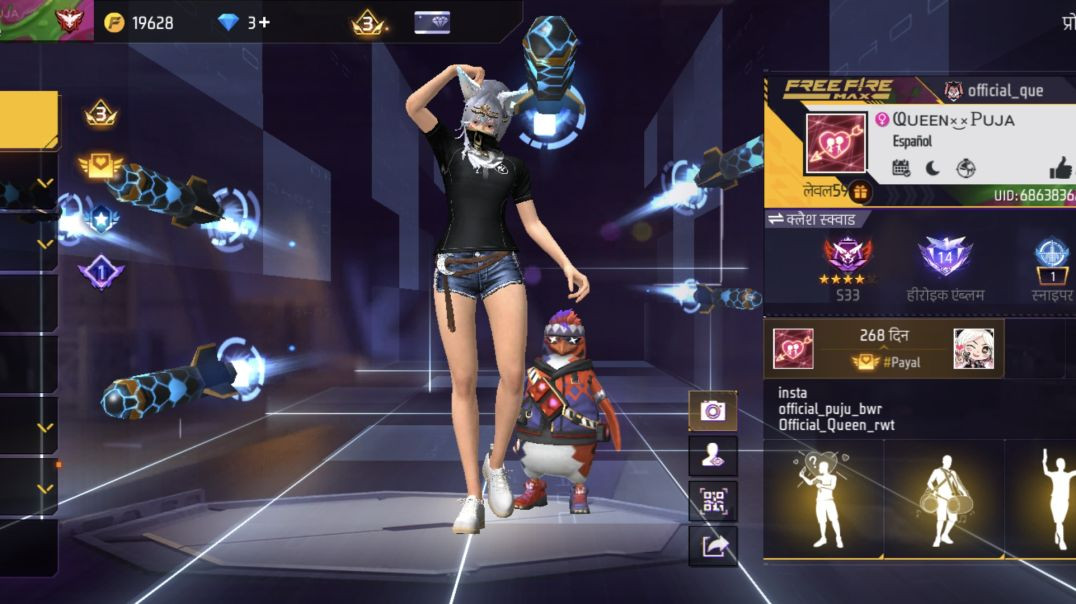Open the gift box icon beside level
This screenshot has width=1076, height=604.
(858, 192)
